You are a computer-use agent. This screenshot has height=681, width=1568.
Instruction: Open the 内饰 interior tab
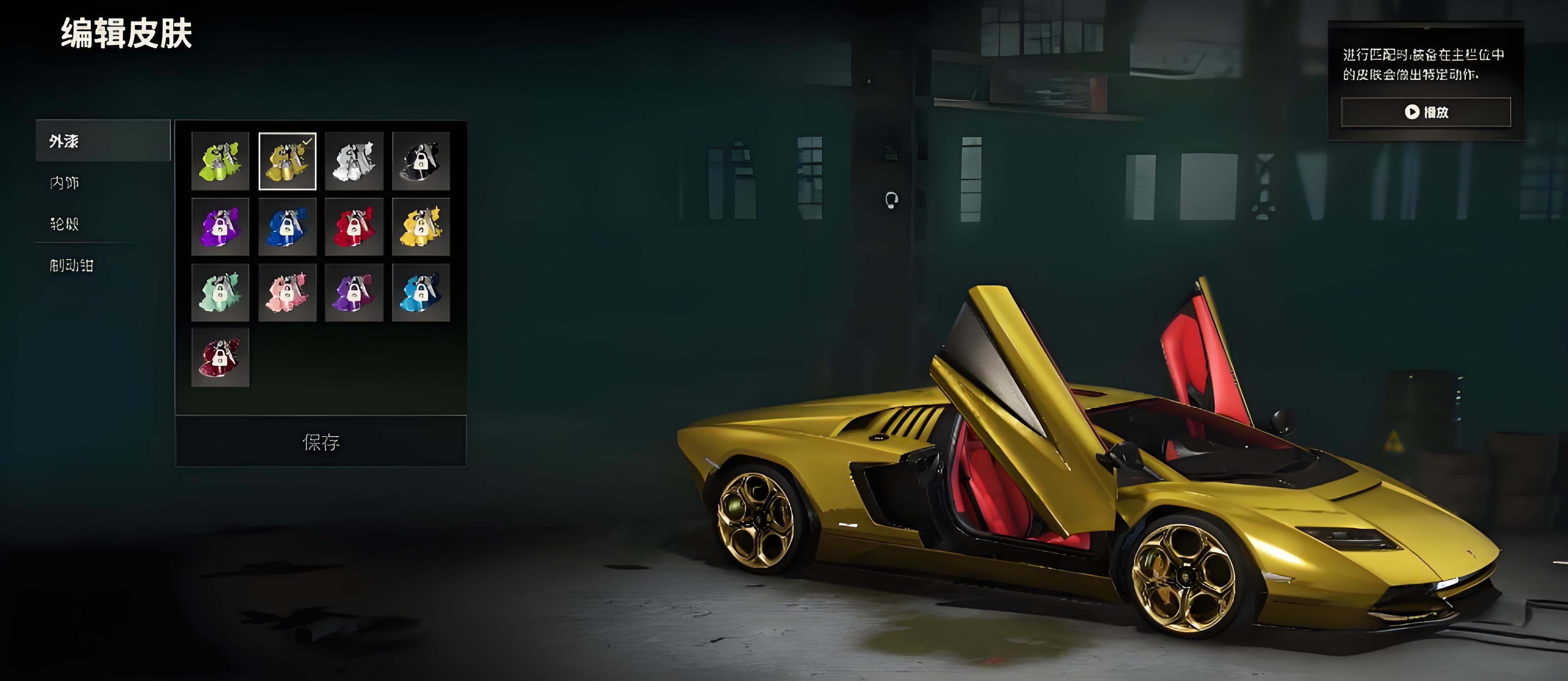click(65, 182)
